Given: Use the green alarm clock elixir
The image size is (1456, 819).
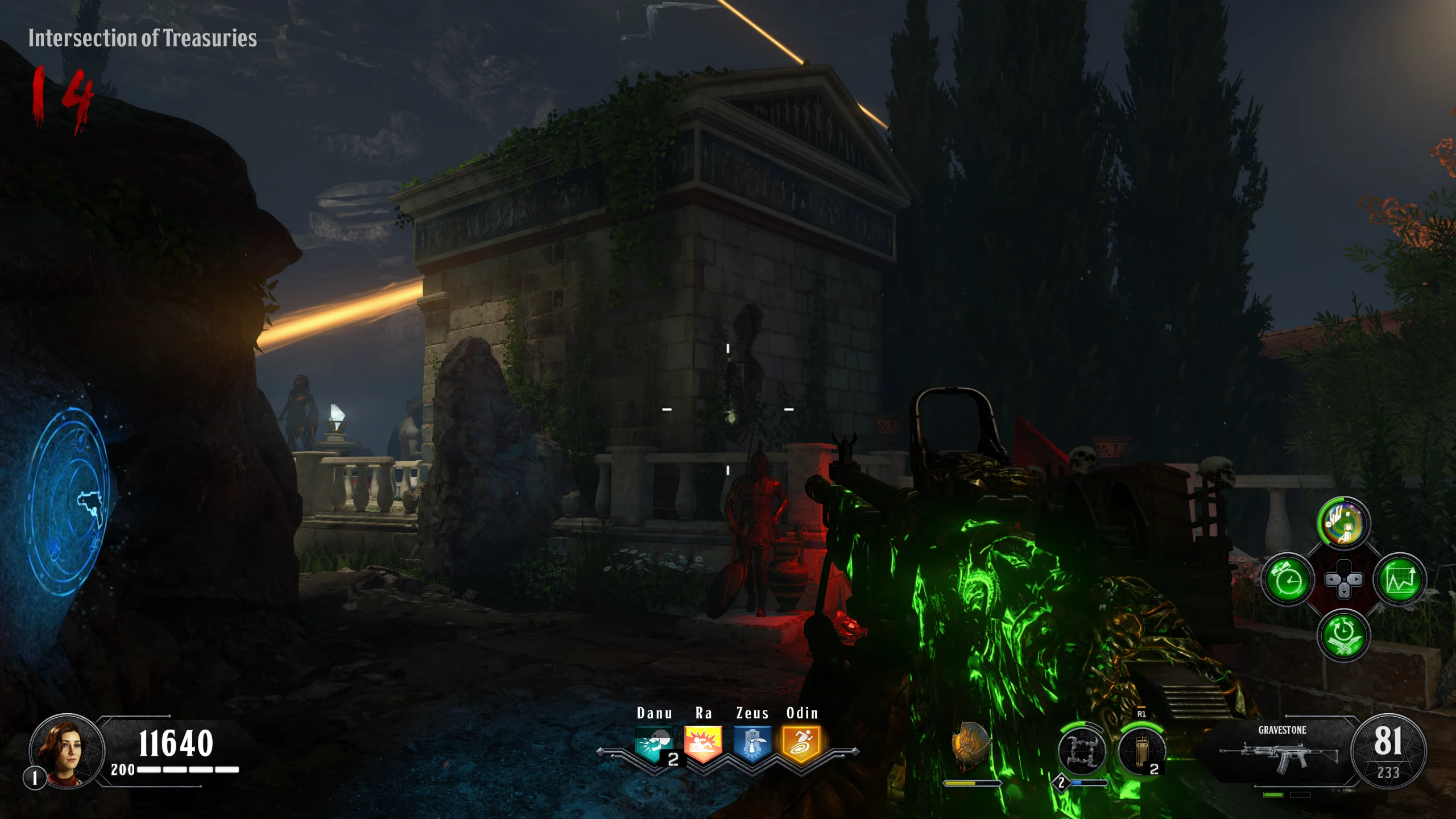Looking at the screenshot, I should click(x=1288, y=580).
